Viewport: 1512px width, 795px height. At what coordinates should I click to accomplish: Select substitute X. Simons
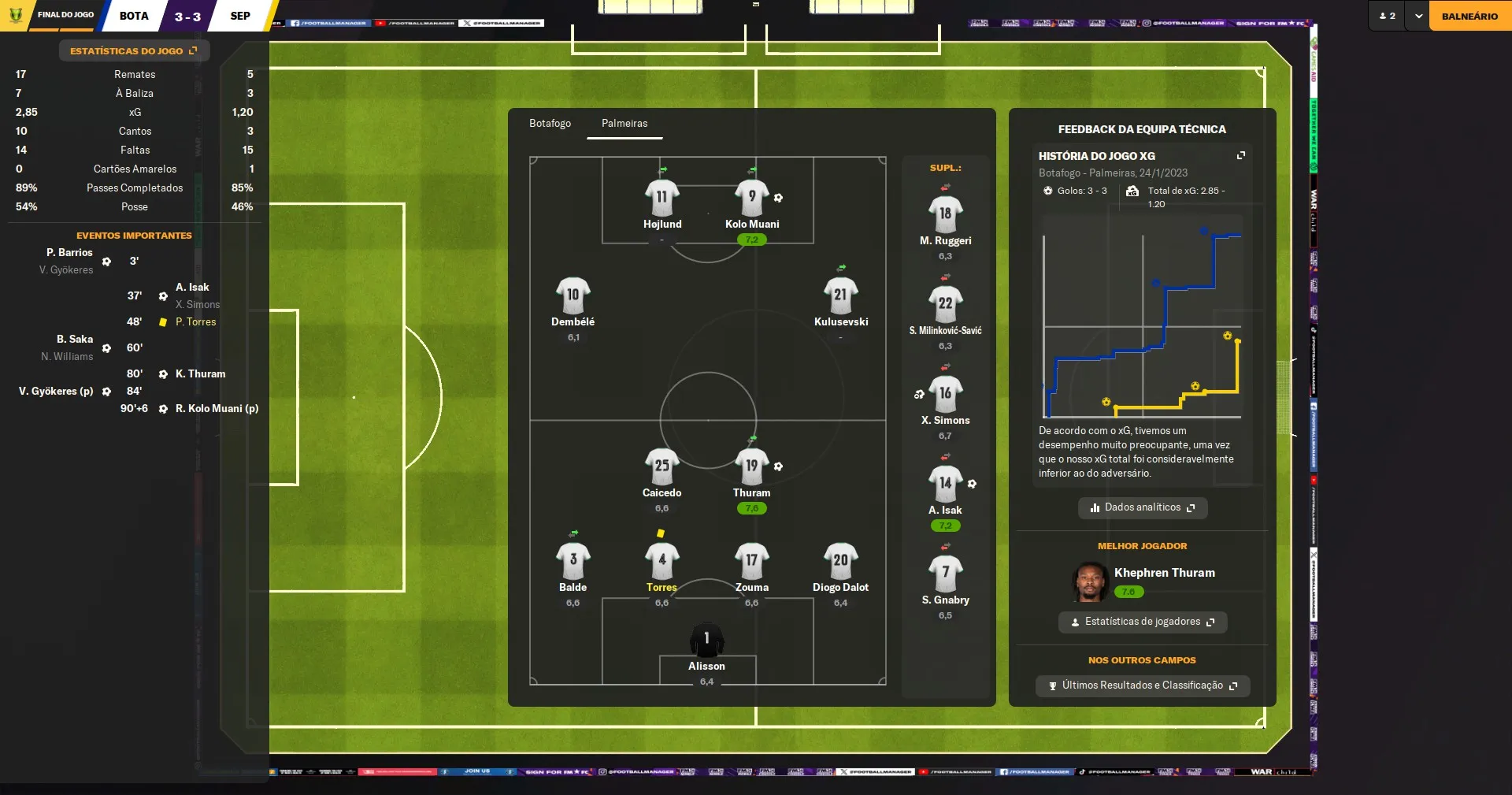pos(945,393)
